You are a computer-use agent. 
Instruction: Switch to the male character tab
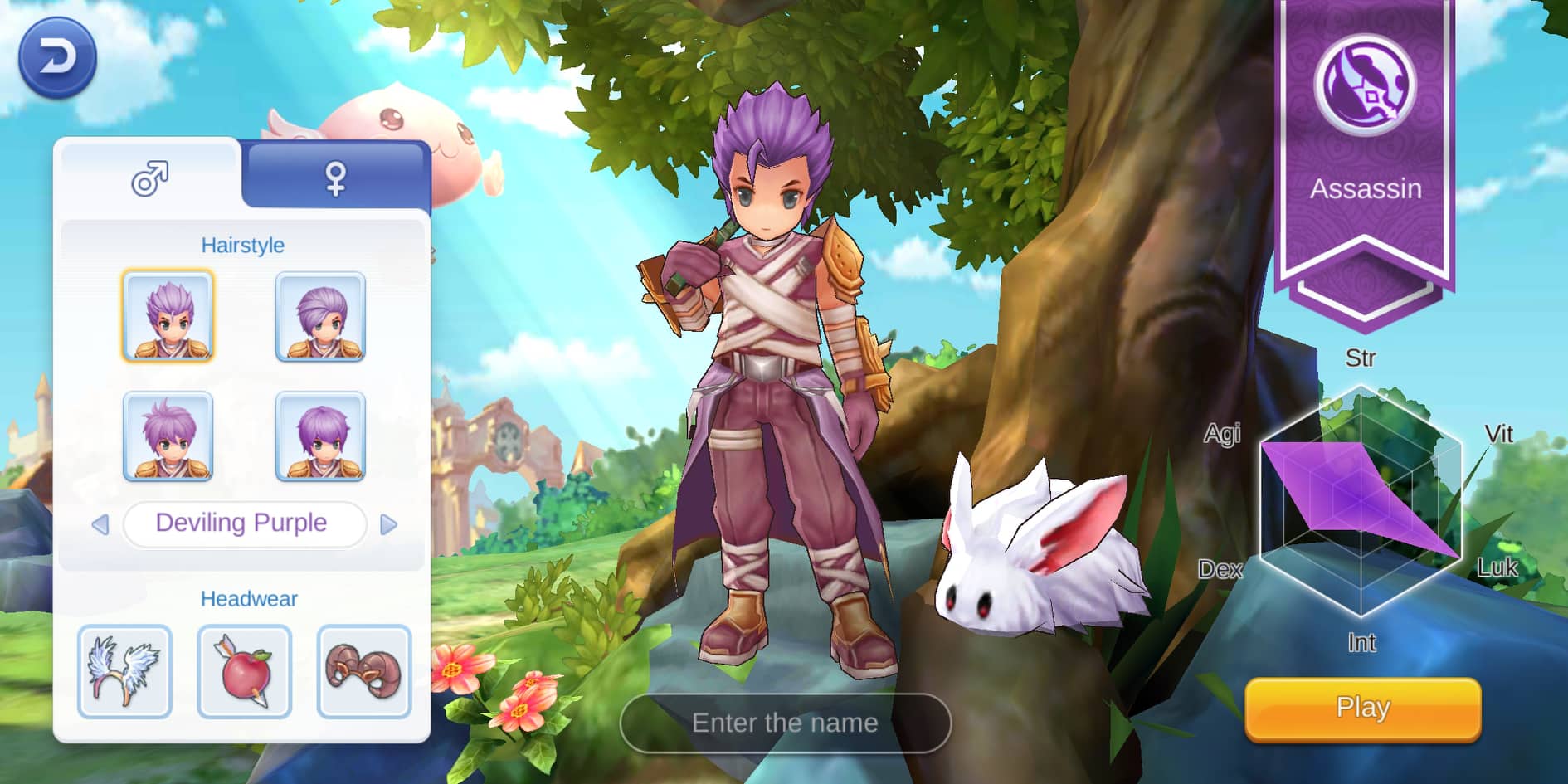click(x=149, y=177)
